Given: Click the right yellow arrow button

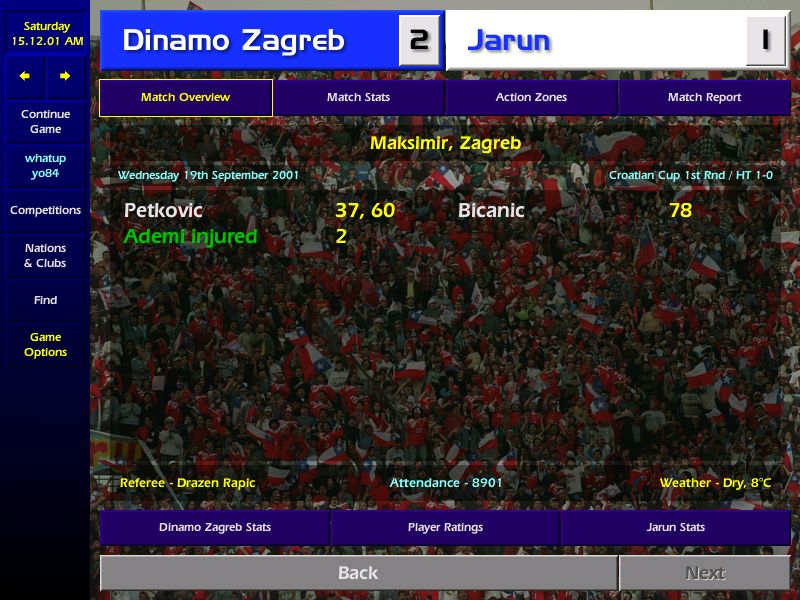Looking at the screenshot, I should click(65, 76).
